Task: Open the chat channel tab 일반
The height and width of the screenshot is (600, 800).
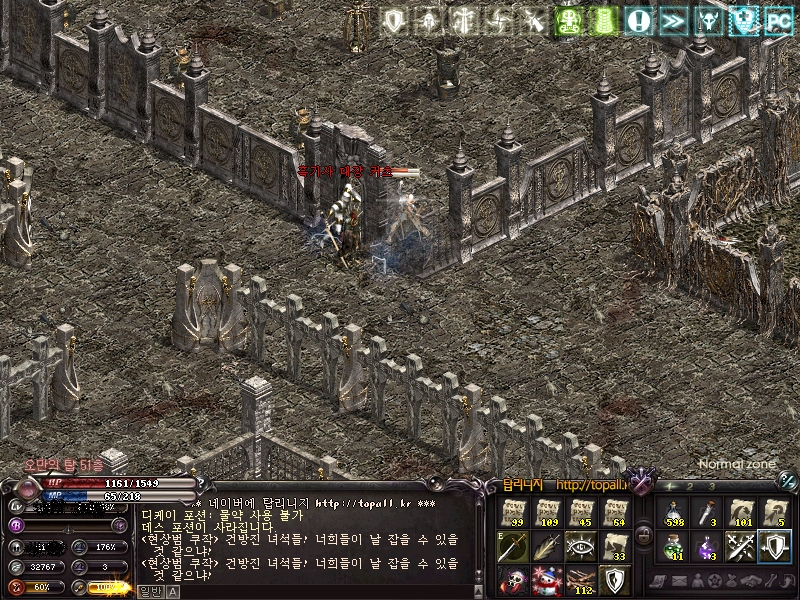Action: click(x=148, y=591)
